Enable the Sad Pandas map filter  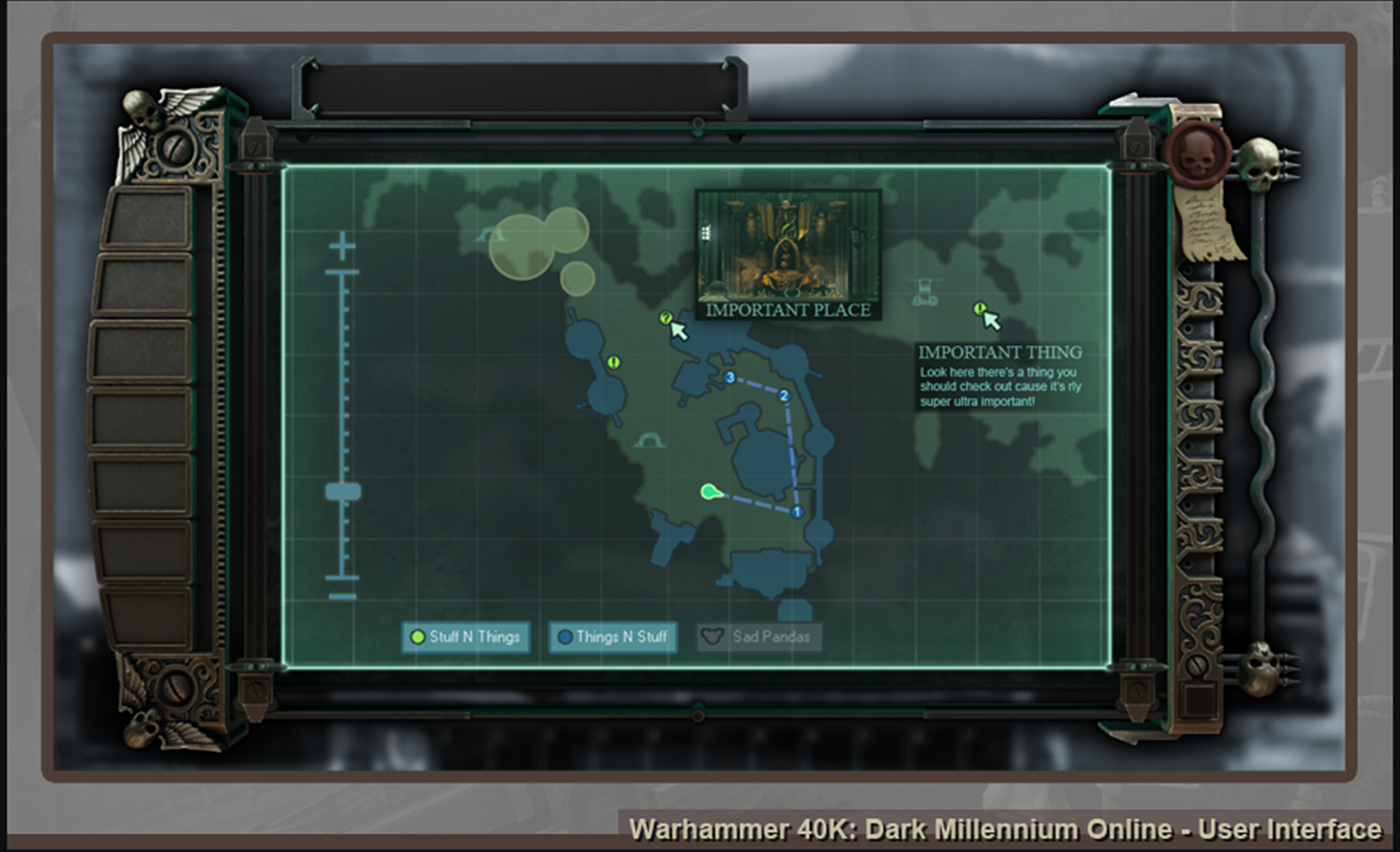click(758, 637)
